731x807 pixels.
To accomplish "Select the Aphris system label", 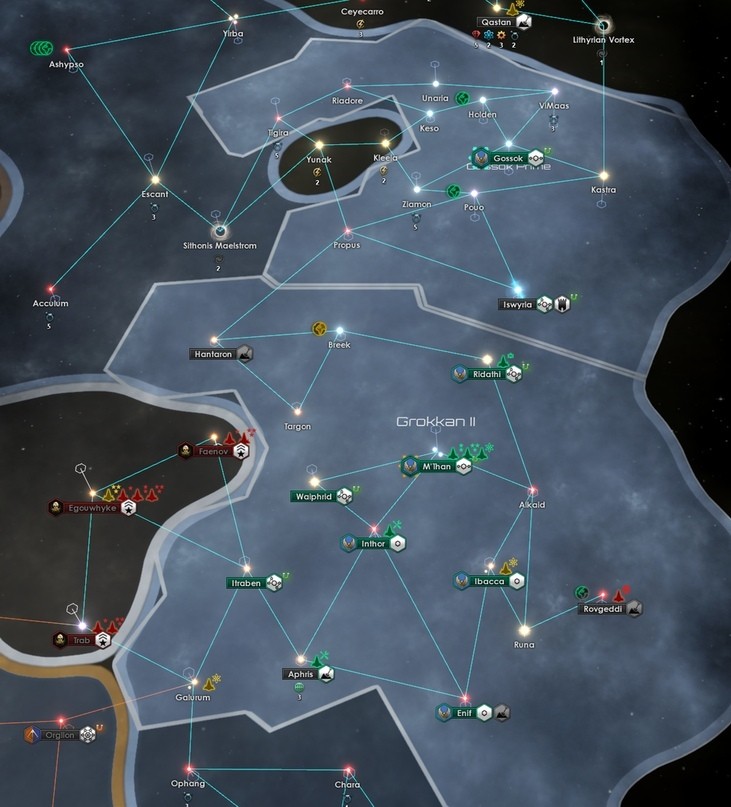I will coord(301,674).
